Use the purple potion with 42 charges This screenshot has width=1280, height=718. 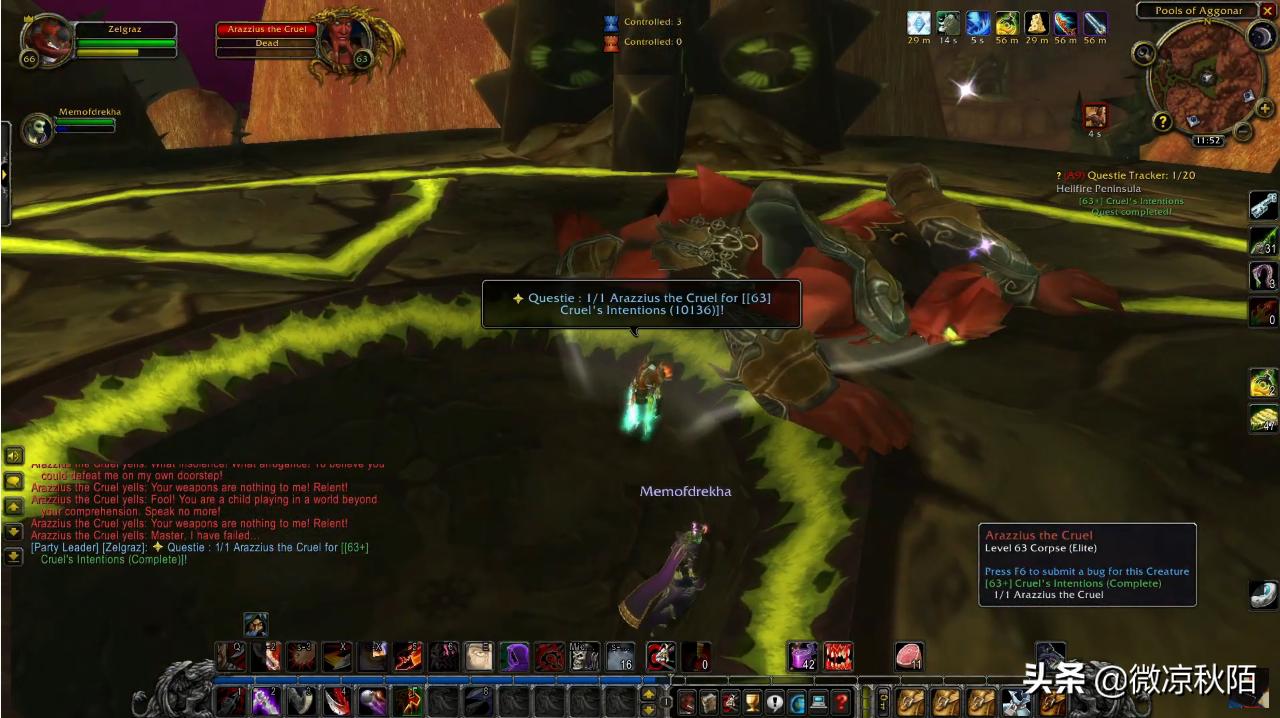click(x=802, y=656)
